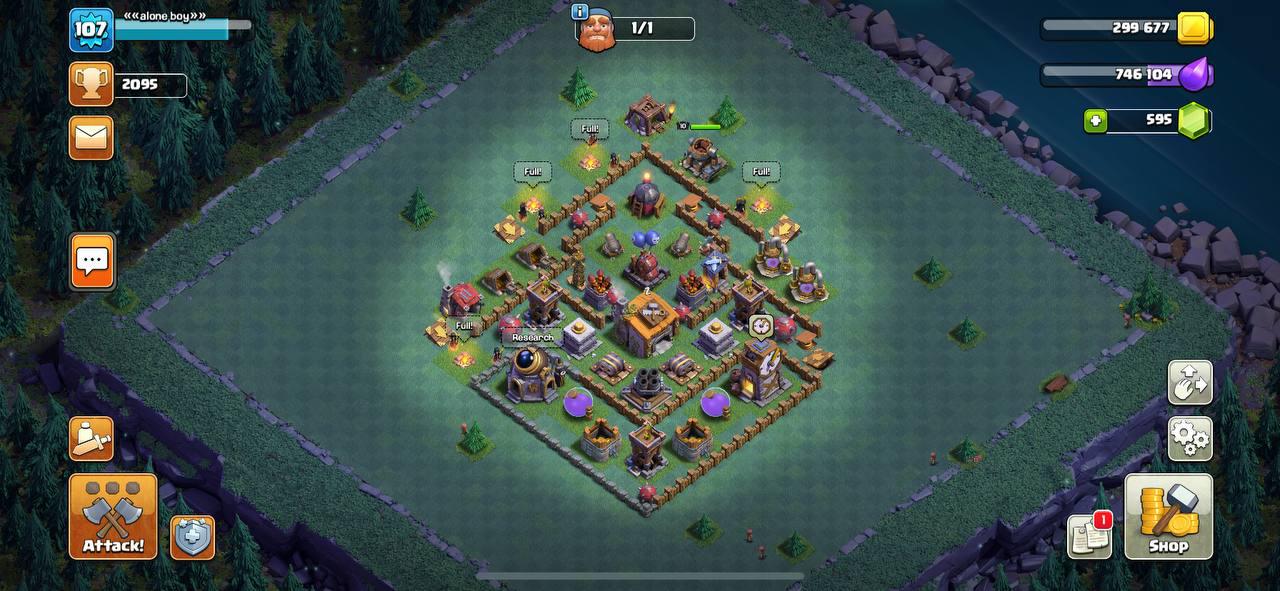
Task: Select the Master Builder 1/1 portrait
Action: (597, 30)
